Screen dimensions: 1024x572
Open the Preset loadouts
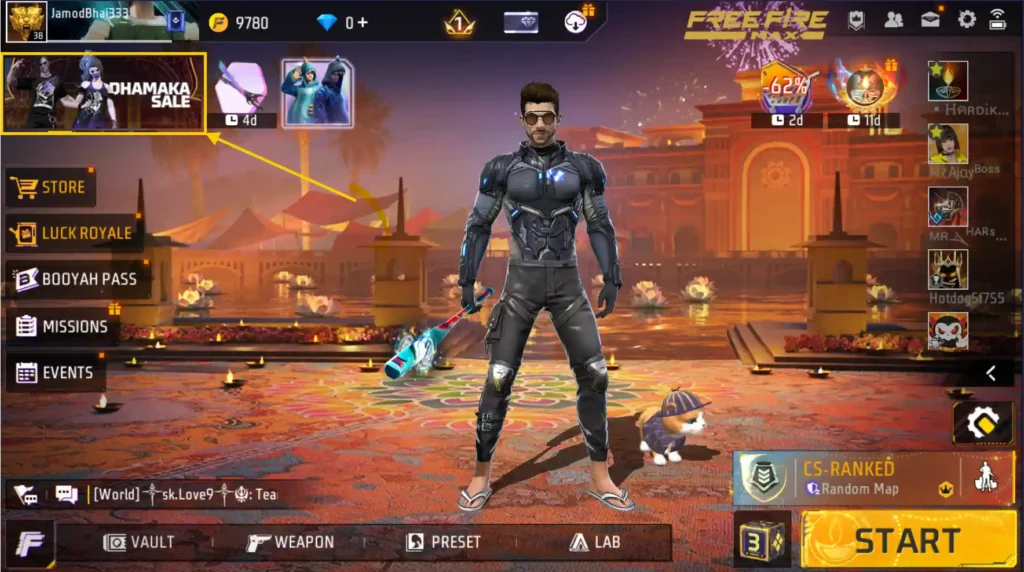443,542
